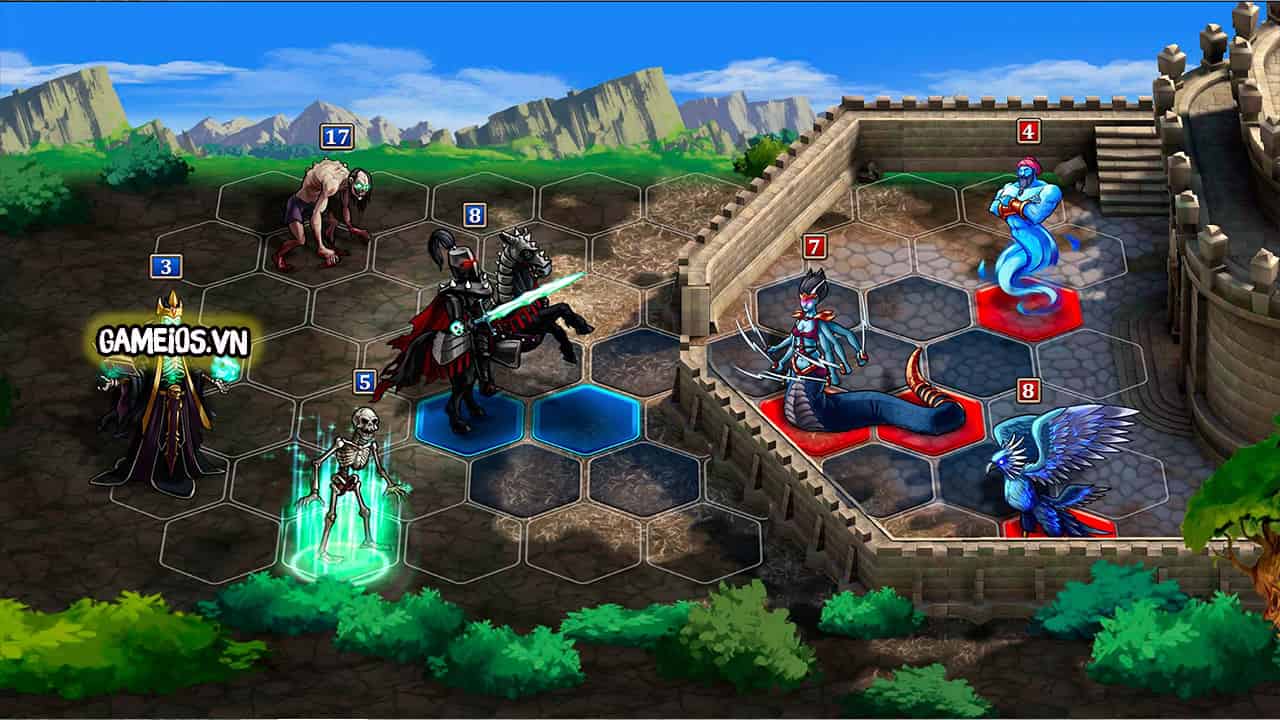Screen dimensions: 1280x720
Task: Click the 7 stack counter above the naga
Action: coord(815,245)
